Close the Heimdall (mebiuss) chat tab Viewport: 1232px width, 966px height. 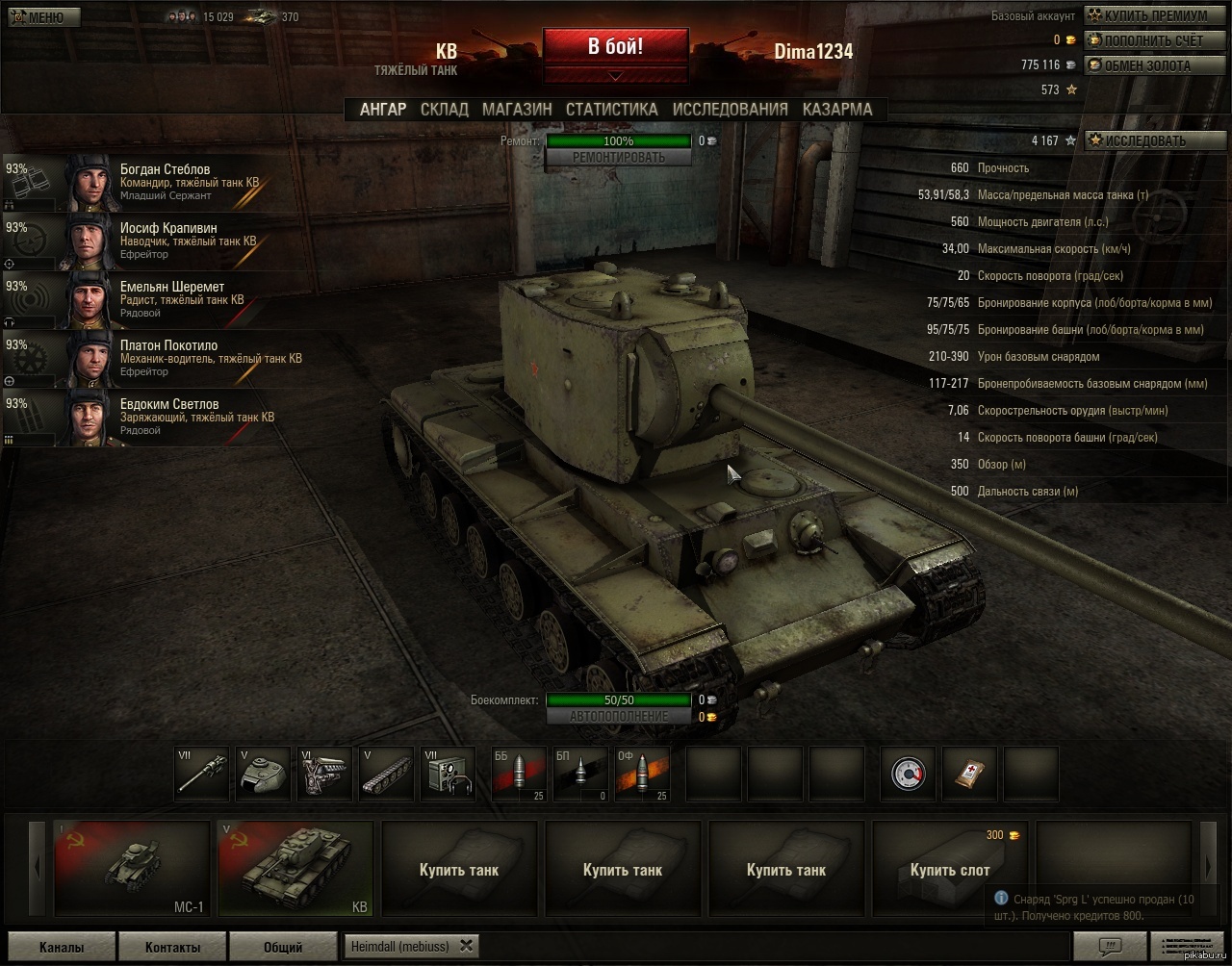466,946
